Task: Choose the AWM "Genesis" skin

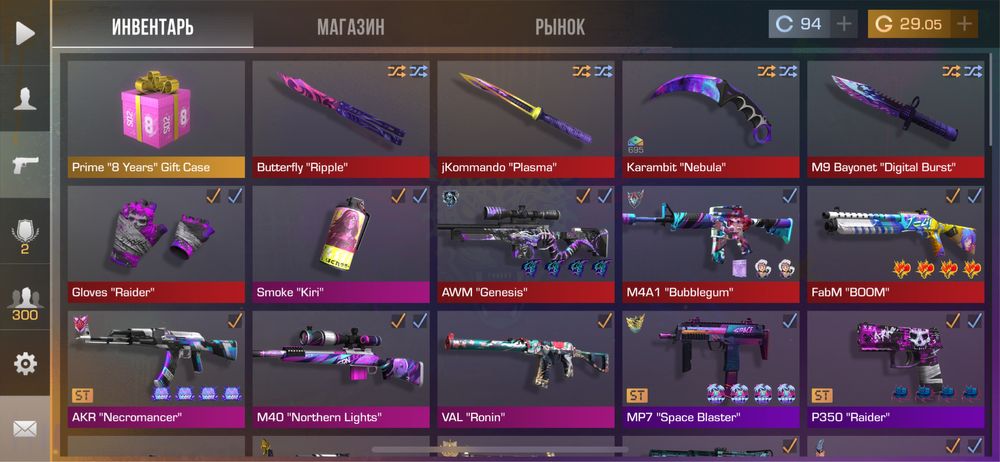Action: tap(526, 243)
